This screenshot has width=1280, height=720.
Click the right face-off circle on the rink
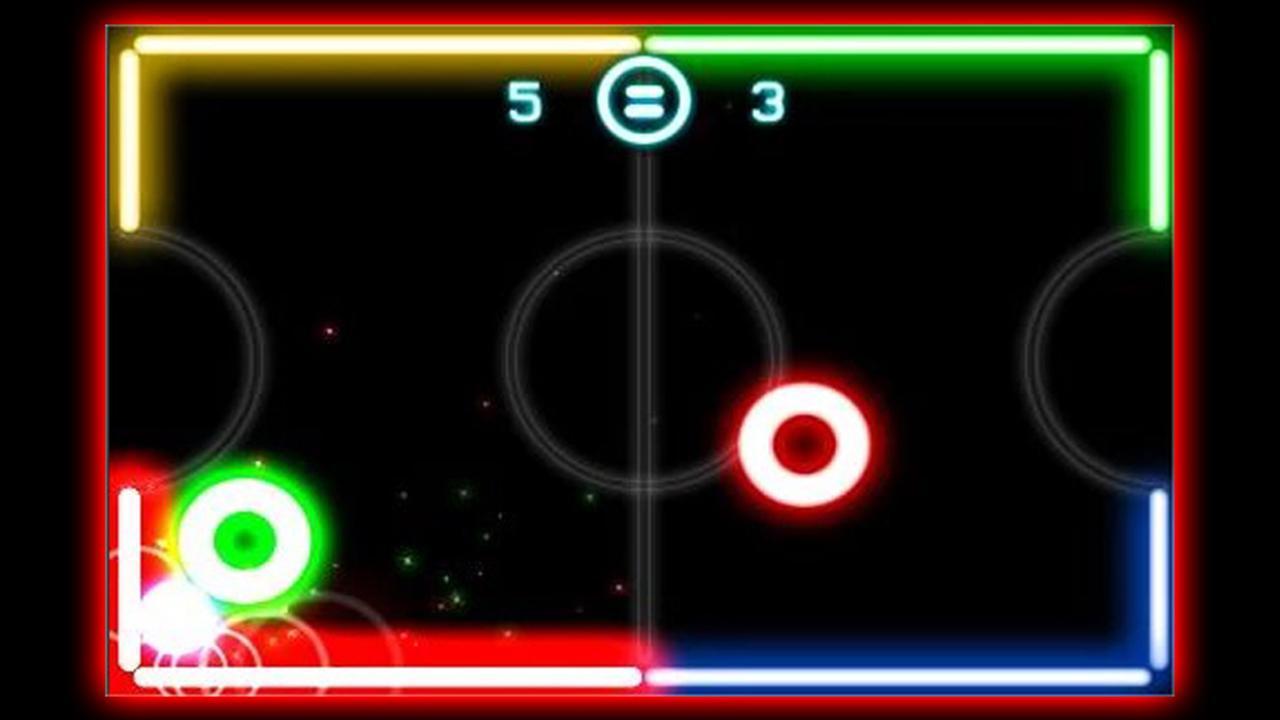[1095, 360]
